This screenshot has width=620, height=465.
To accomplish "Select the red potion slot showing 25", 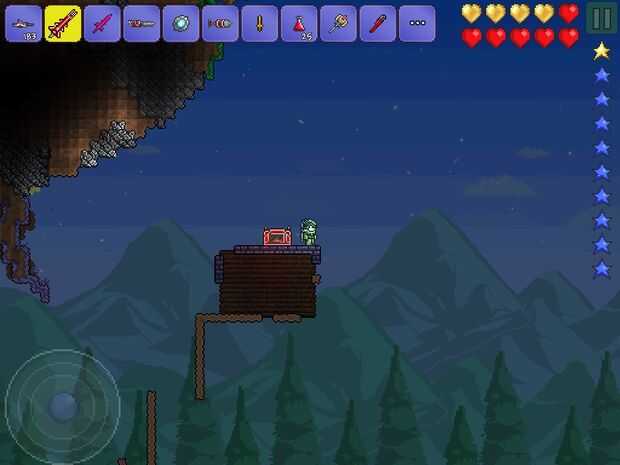I will [299, 23].
